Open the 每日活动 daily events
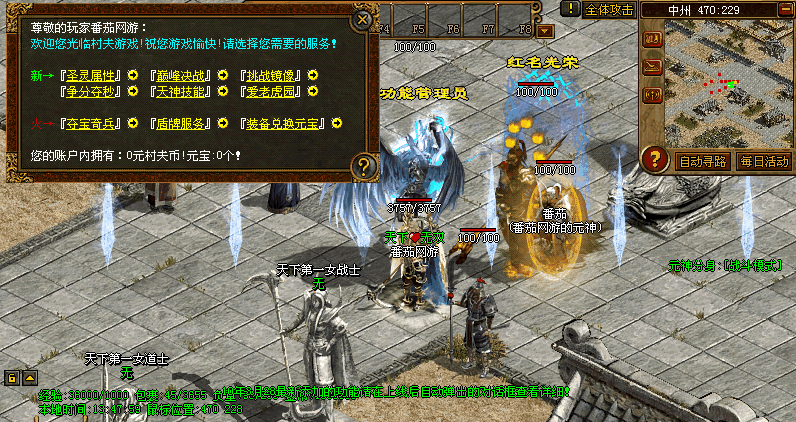Viewport: 796px width, 422px height. pyautogui.click(x=765, y=161)
